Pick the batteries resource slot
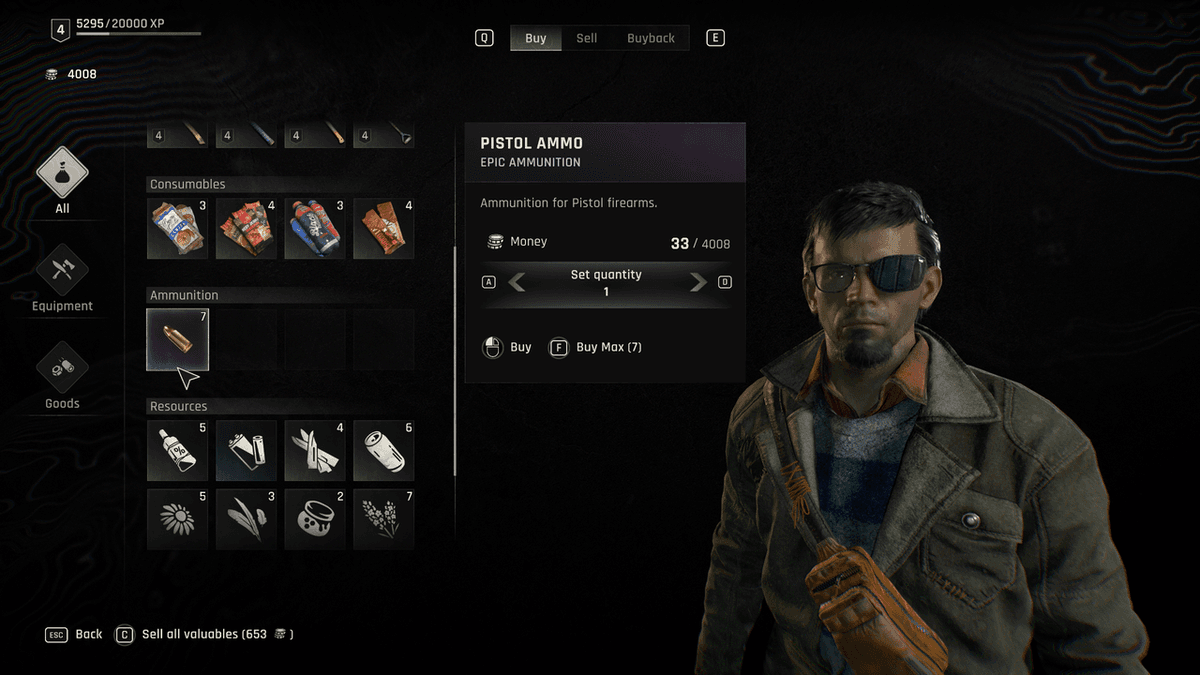1200x675 pixels. pos(246,450)
